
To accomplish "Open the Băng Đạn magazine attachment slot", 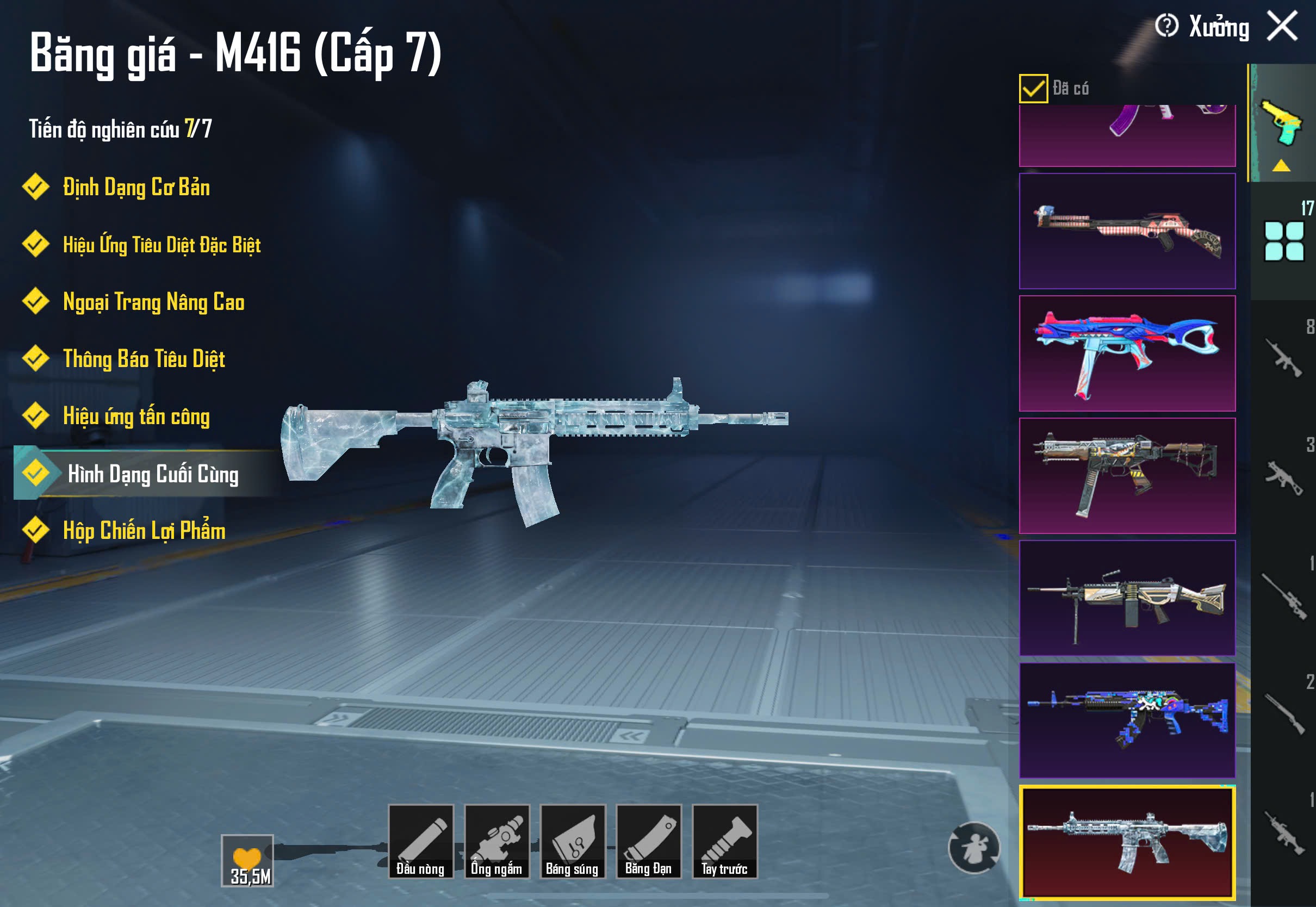I will [x=648, y=842].
